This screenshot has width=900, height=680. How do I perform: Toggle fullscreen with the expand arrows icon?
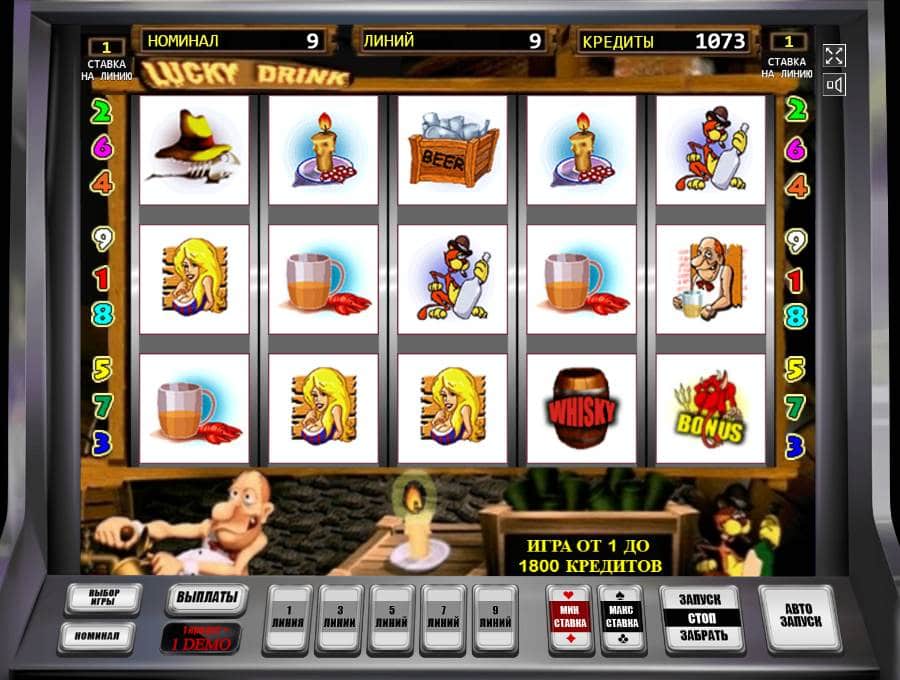pos(834,56)
